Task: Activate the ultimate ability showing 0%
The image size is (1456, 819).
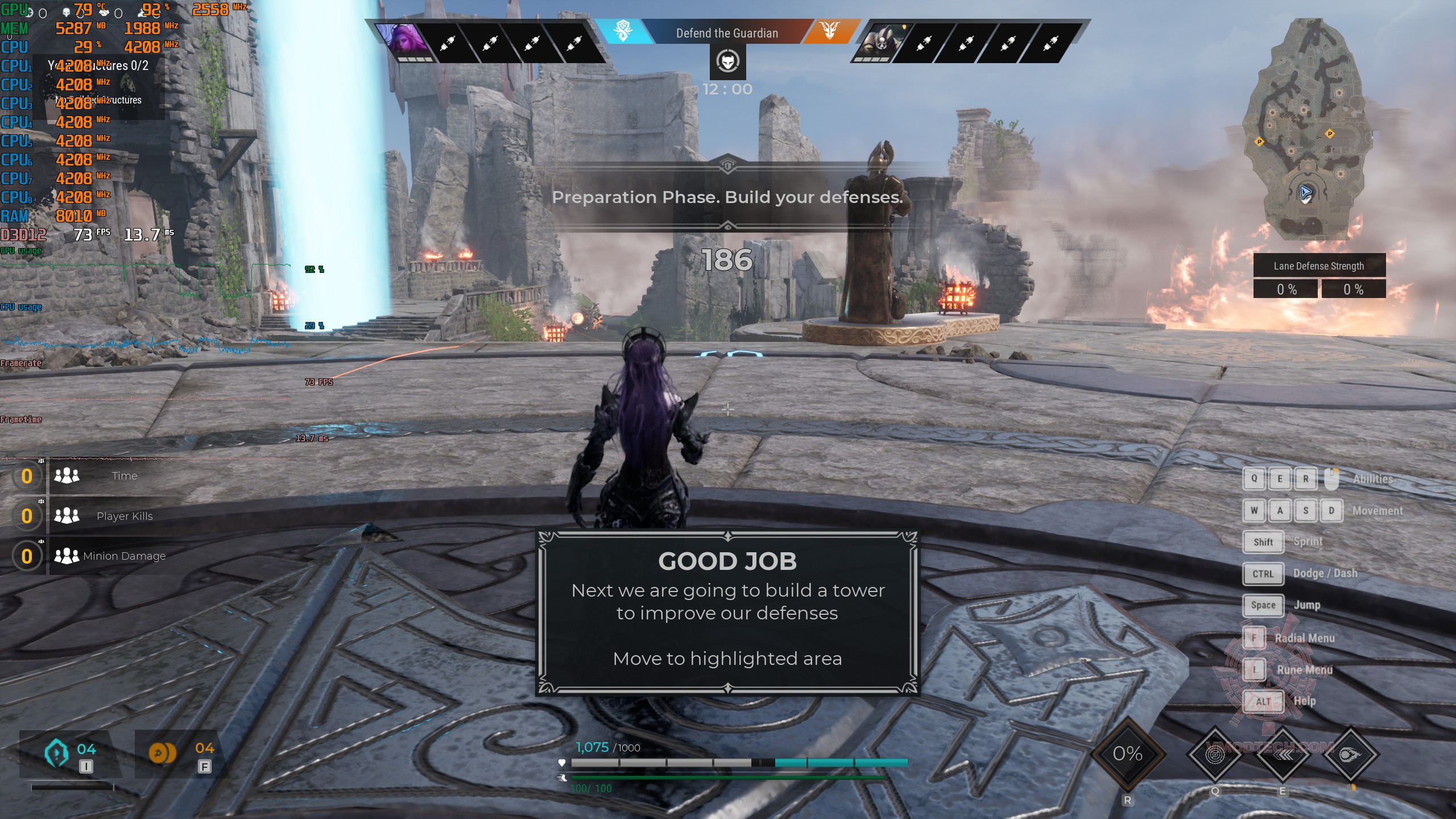Action: click(x=1127, y=754)
